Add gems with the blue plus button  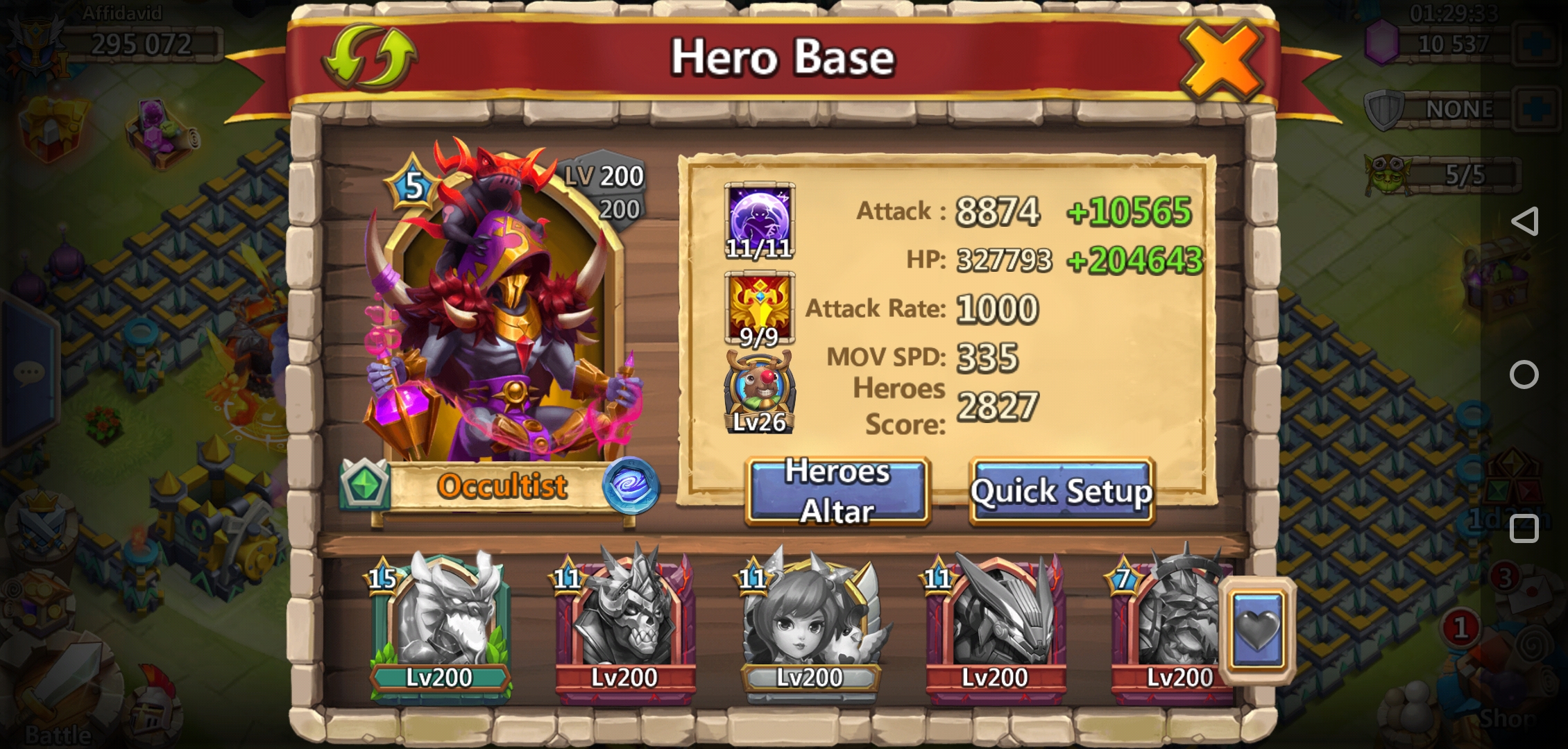[x=1538, y=44]
